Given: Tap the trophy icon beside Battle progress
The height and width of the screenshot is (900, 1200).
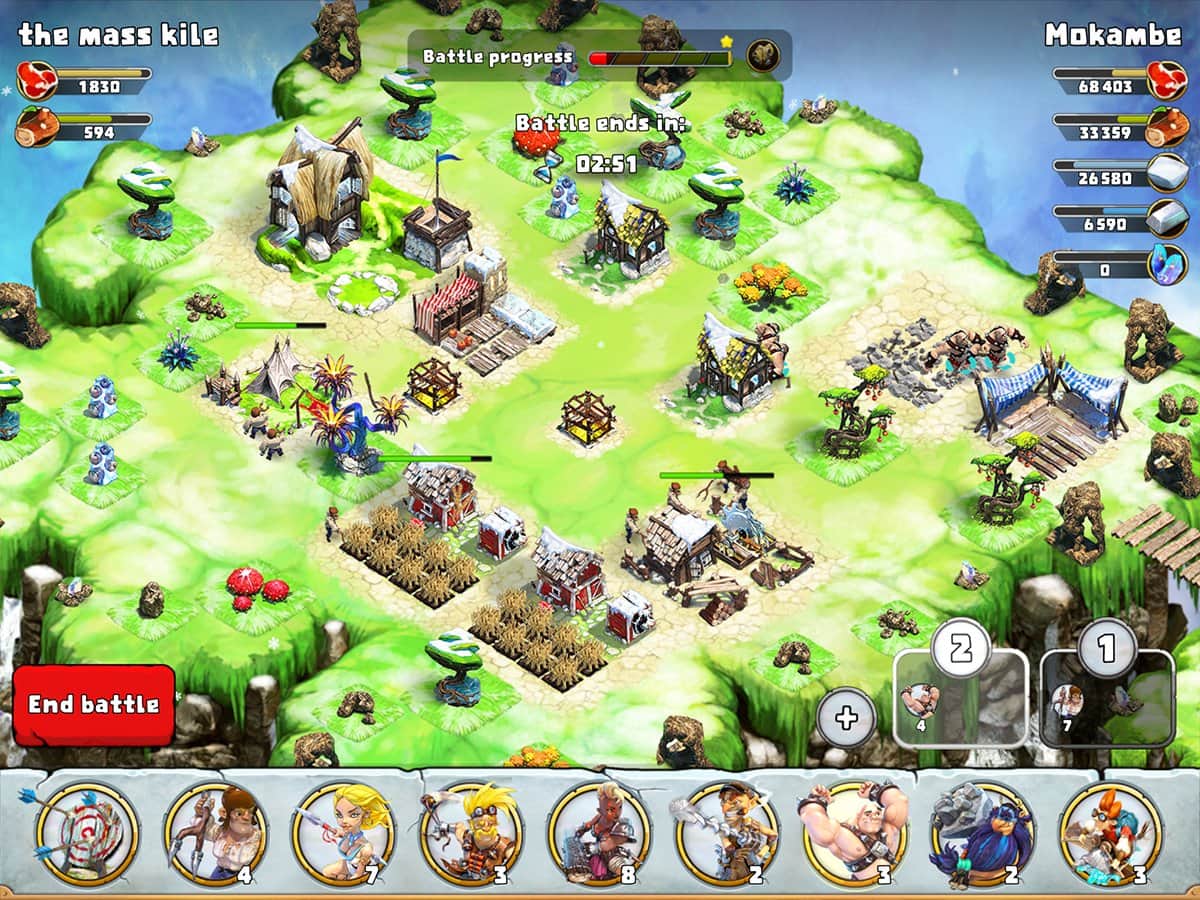Looking at the screenshot, I should pos(764,55).
